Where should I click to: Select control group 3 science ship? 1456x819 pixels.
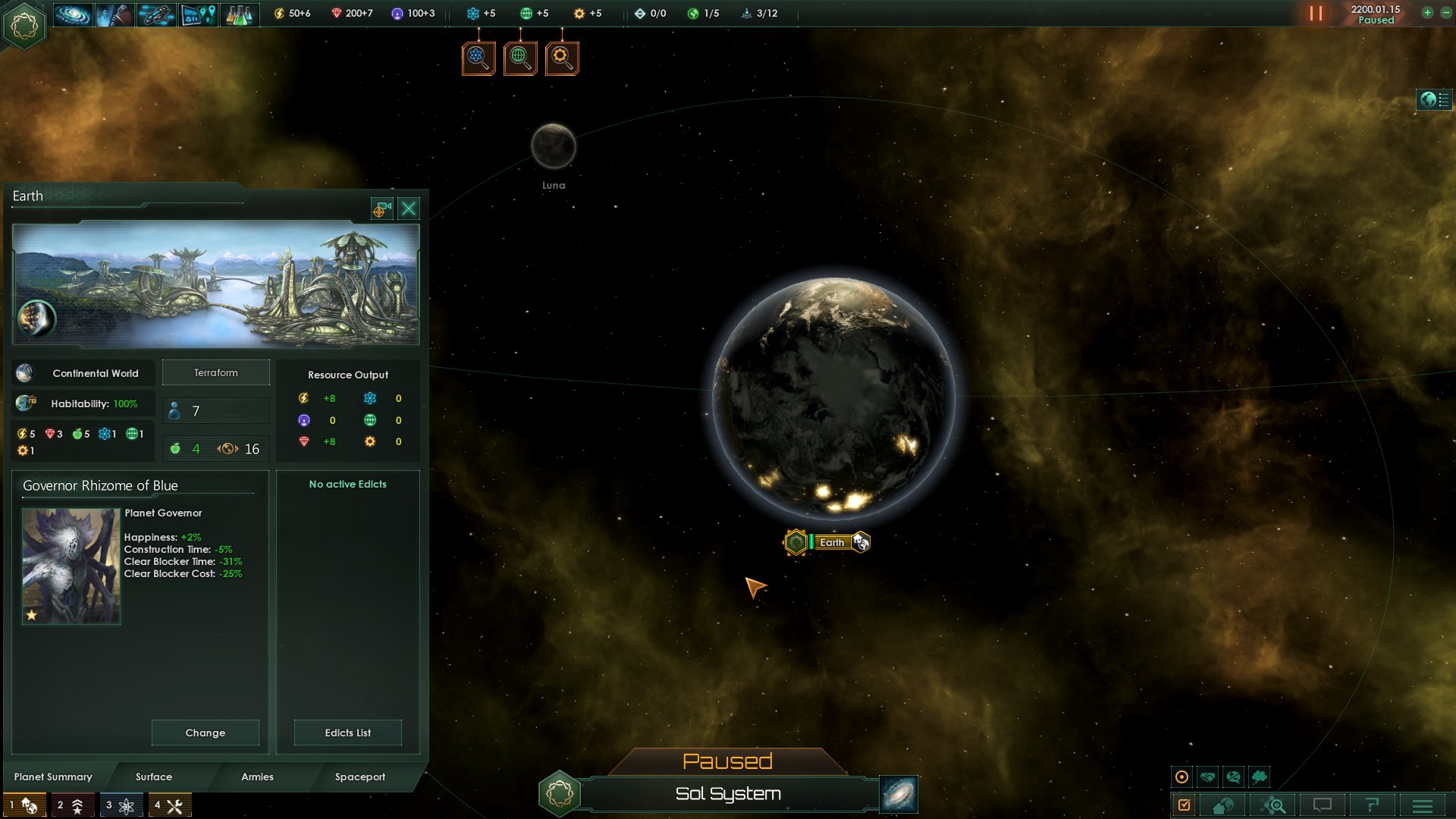coord(121,805)
